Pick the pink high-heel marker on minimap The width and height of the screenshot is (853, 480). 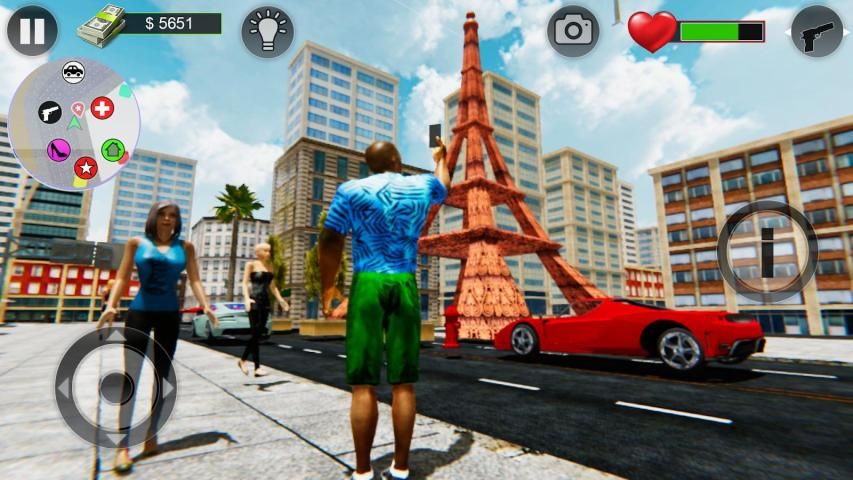(x=58, y=151)
